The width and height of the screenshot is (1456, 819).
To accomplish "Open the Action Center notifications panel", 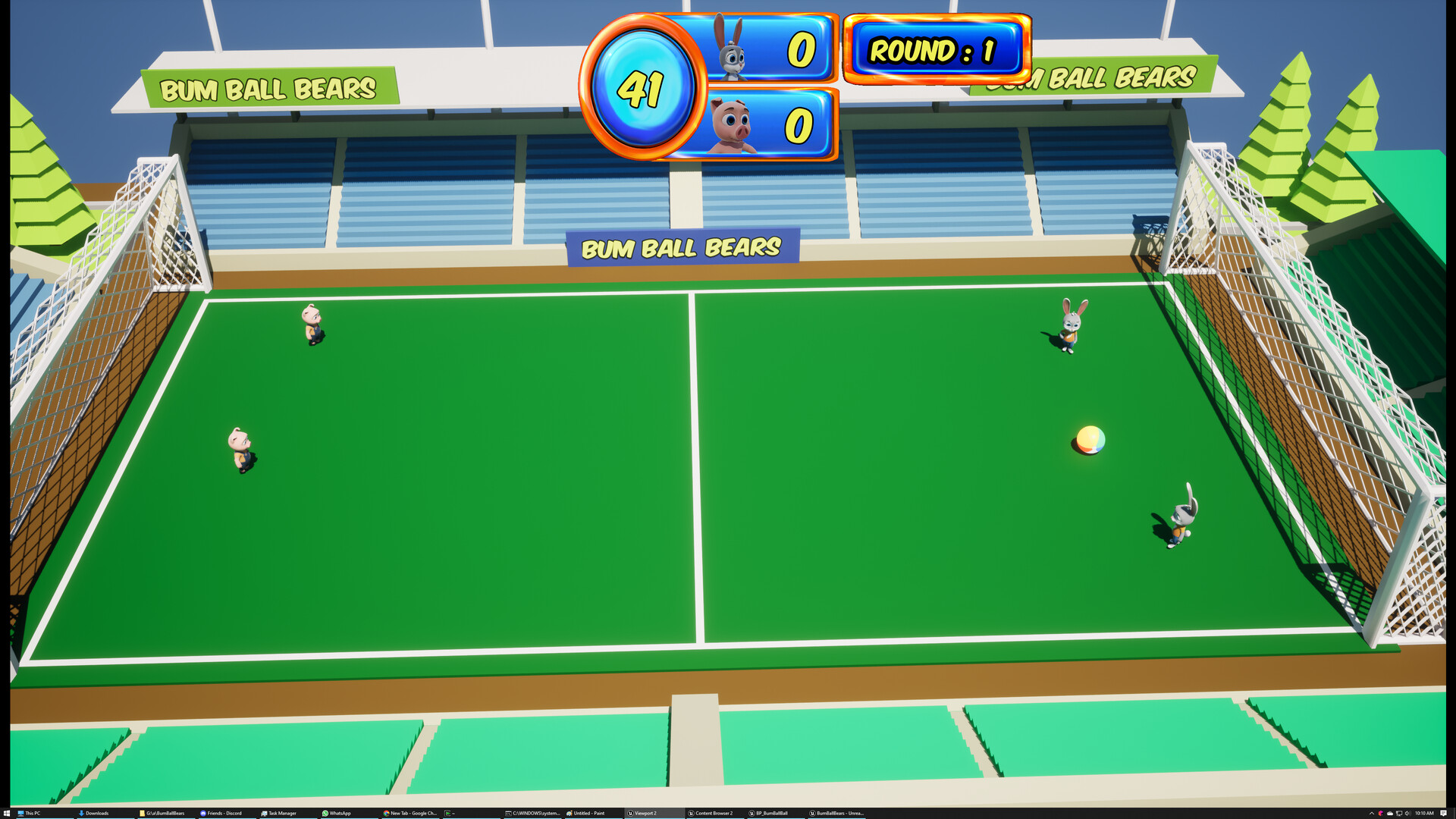I will pos(1442,812).
